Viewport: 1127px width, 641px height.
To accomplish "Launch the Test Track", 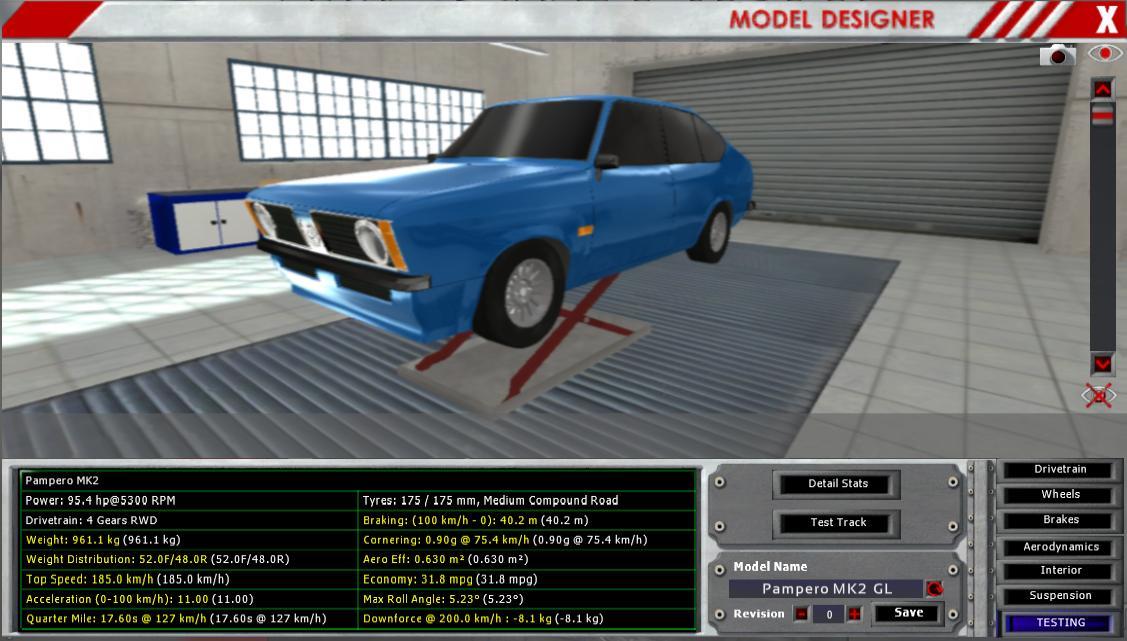I will tap(837, 523).
